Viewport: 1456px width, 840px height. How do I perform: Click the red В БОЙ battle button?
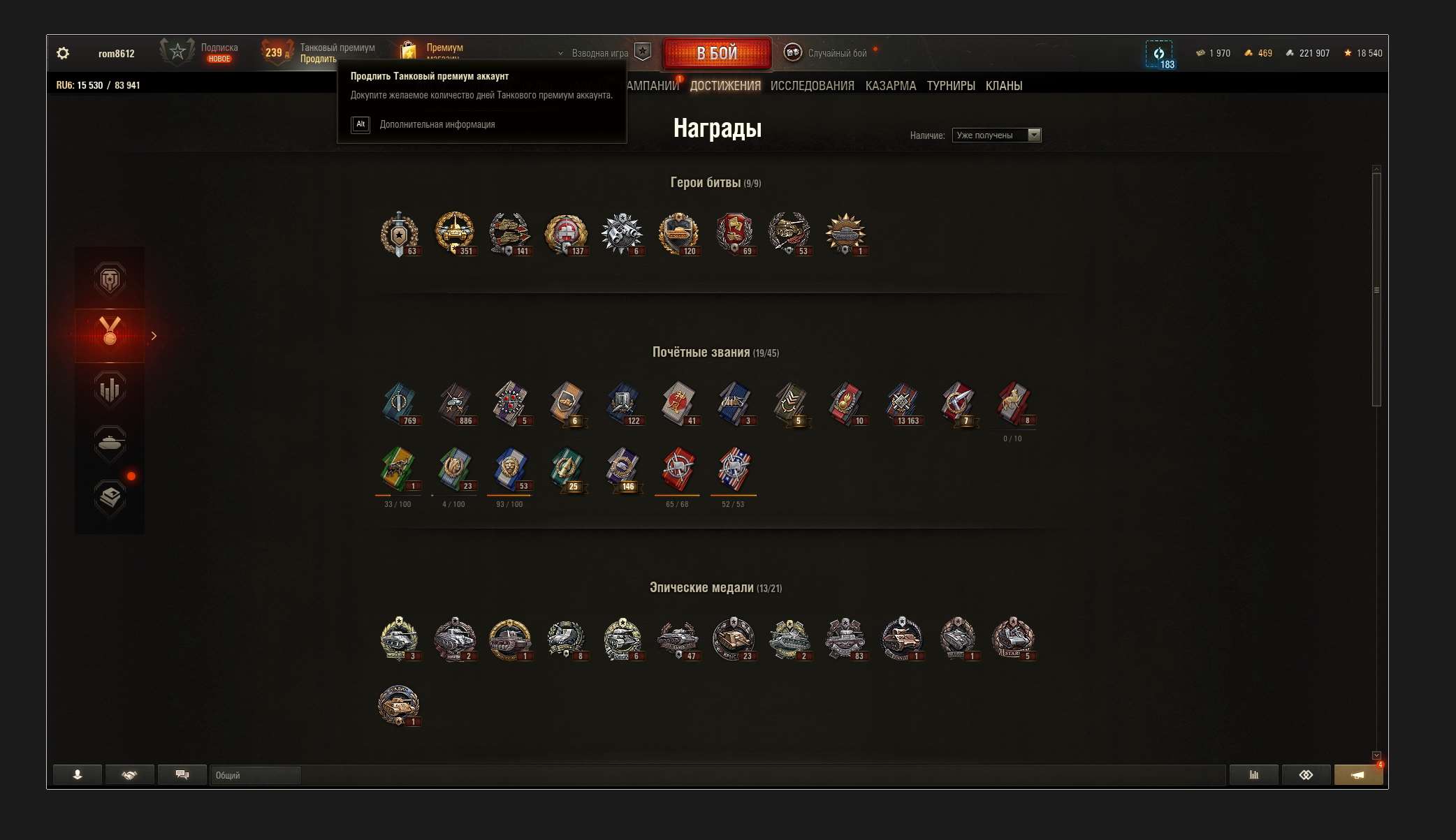pyautogui.click(x=717, y=53)
